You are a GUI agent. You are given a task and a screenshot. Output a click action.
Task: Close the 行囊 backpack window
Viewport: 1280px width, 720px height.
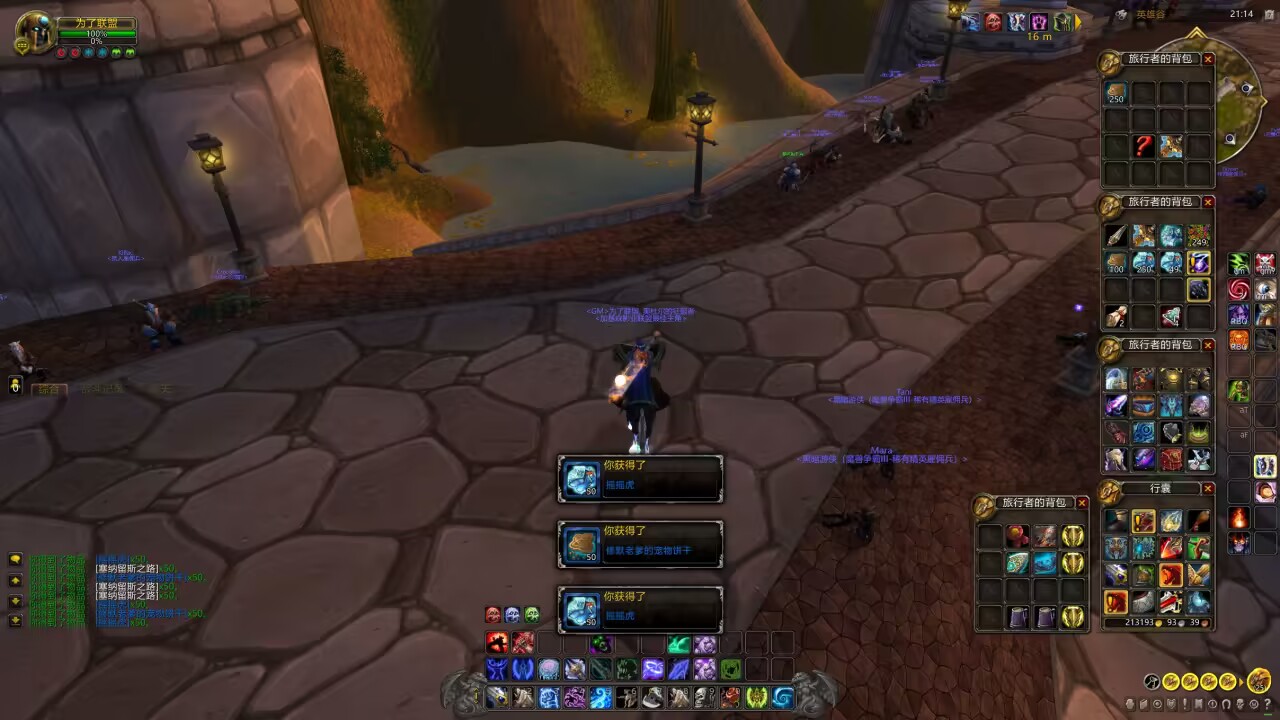pyautogui.click(x=1208, y=488)
